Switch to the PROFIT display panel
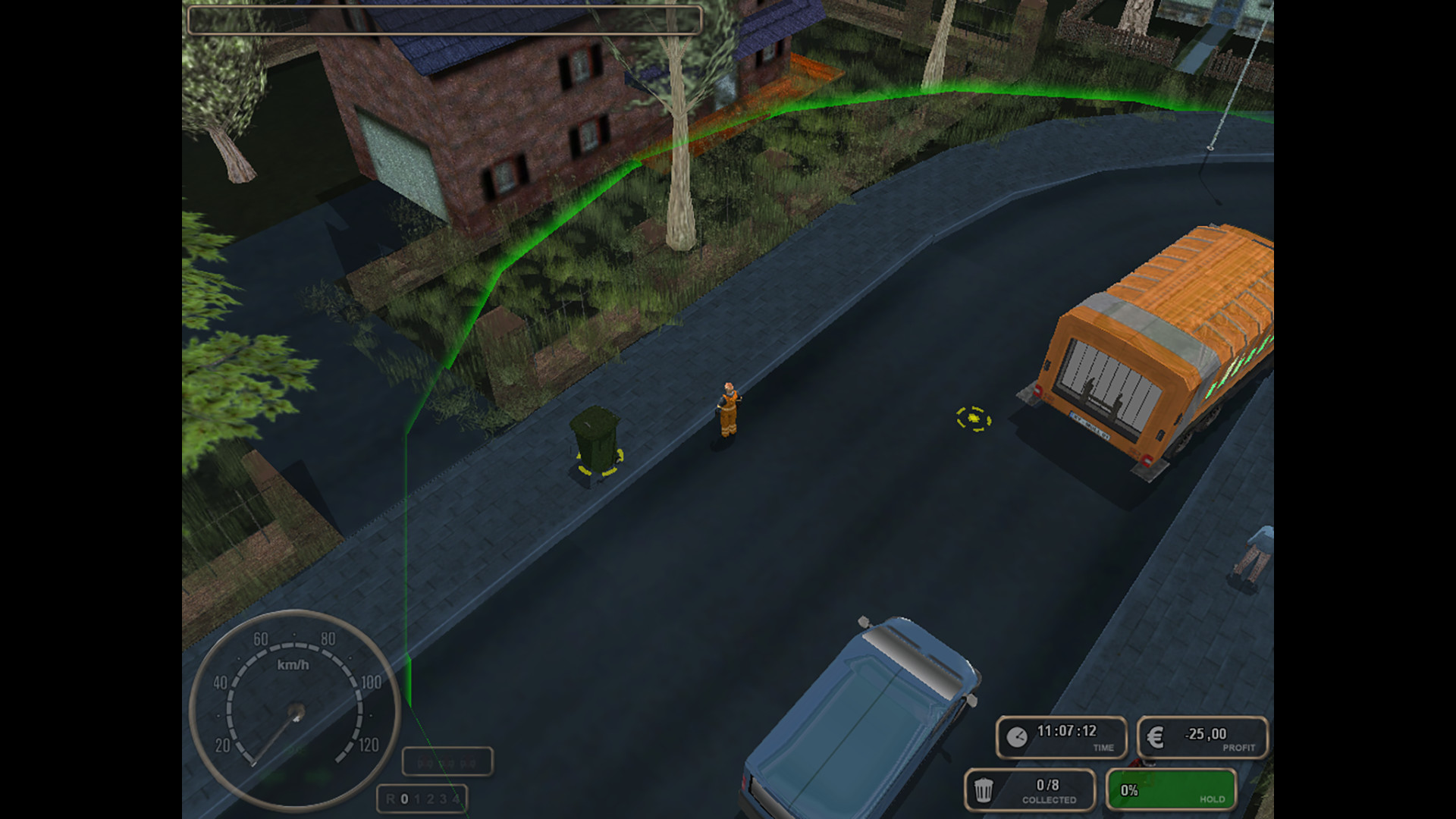The height and width of the screenshot is (819, 1456). pyautogui.click(x=1200, y=734)
